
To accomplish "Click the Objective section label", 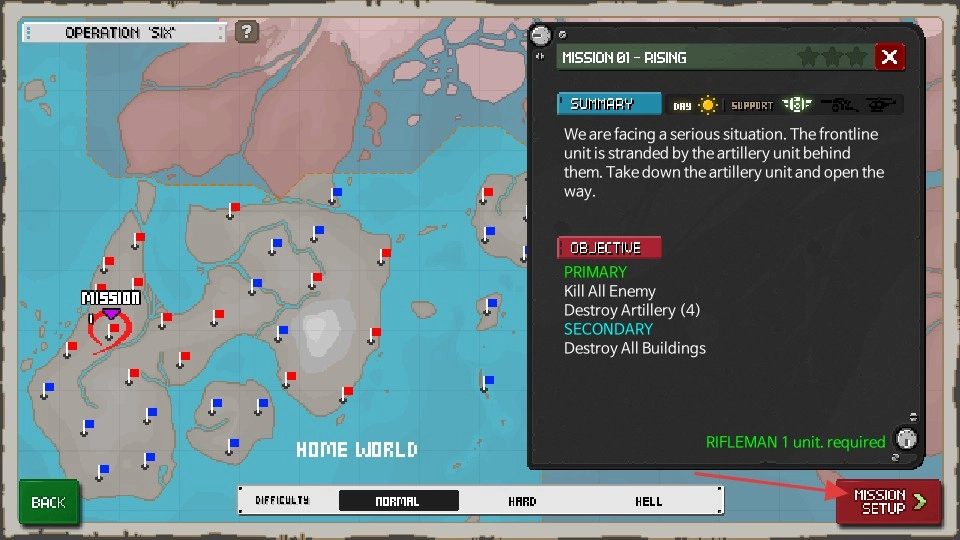I will (x=609, y=247).
